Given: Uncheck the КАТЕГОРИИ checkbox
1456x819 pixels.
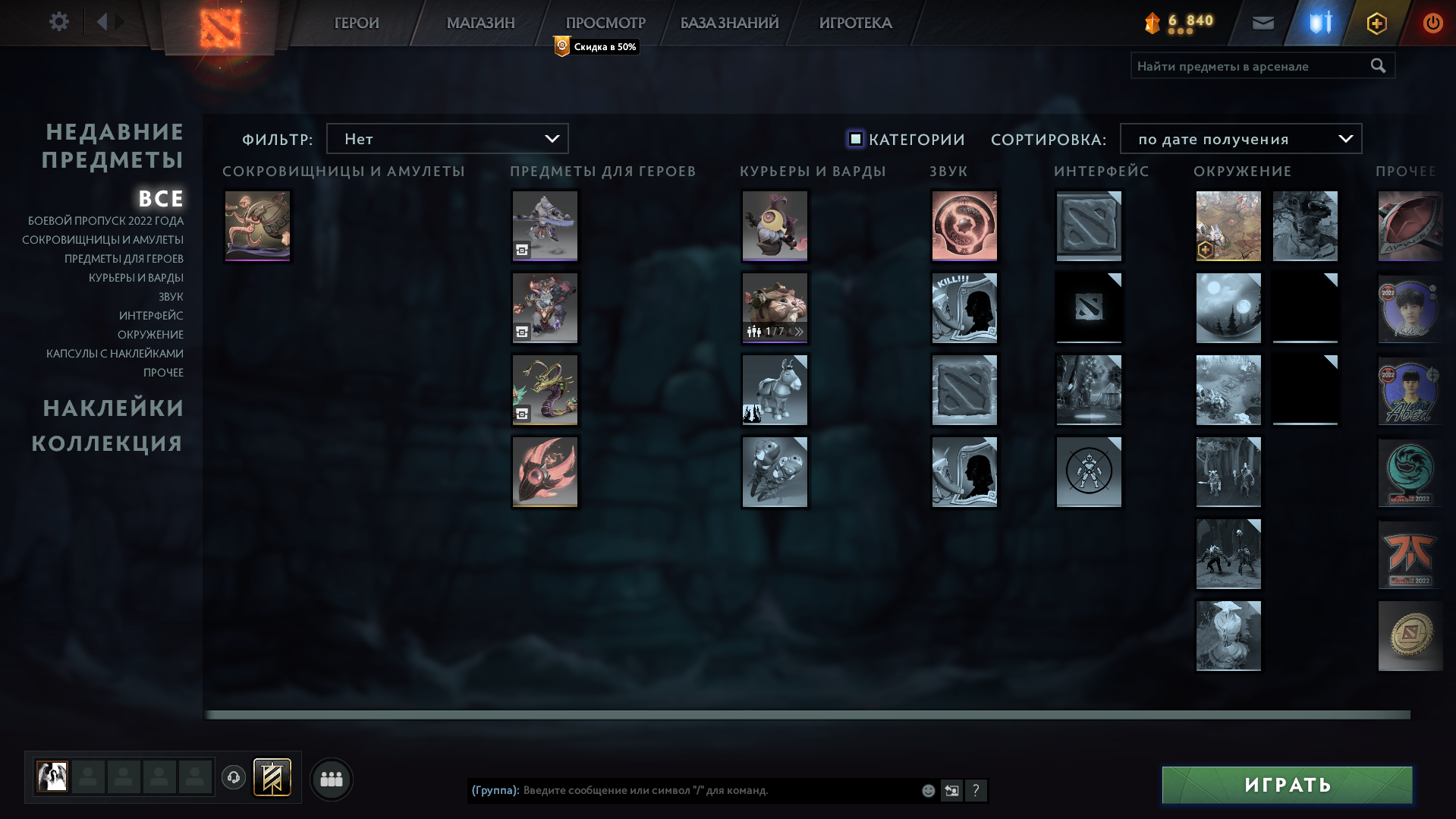Looking at the screenshot, I should pyautogui.click(x=855, y=139).
